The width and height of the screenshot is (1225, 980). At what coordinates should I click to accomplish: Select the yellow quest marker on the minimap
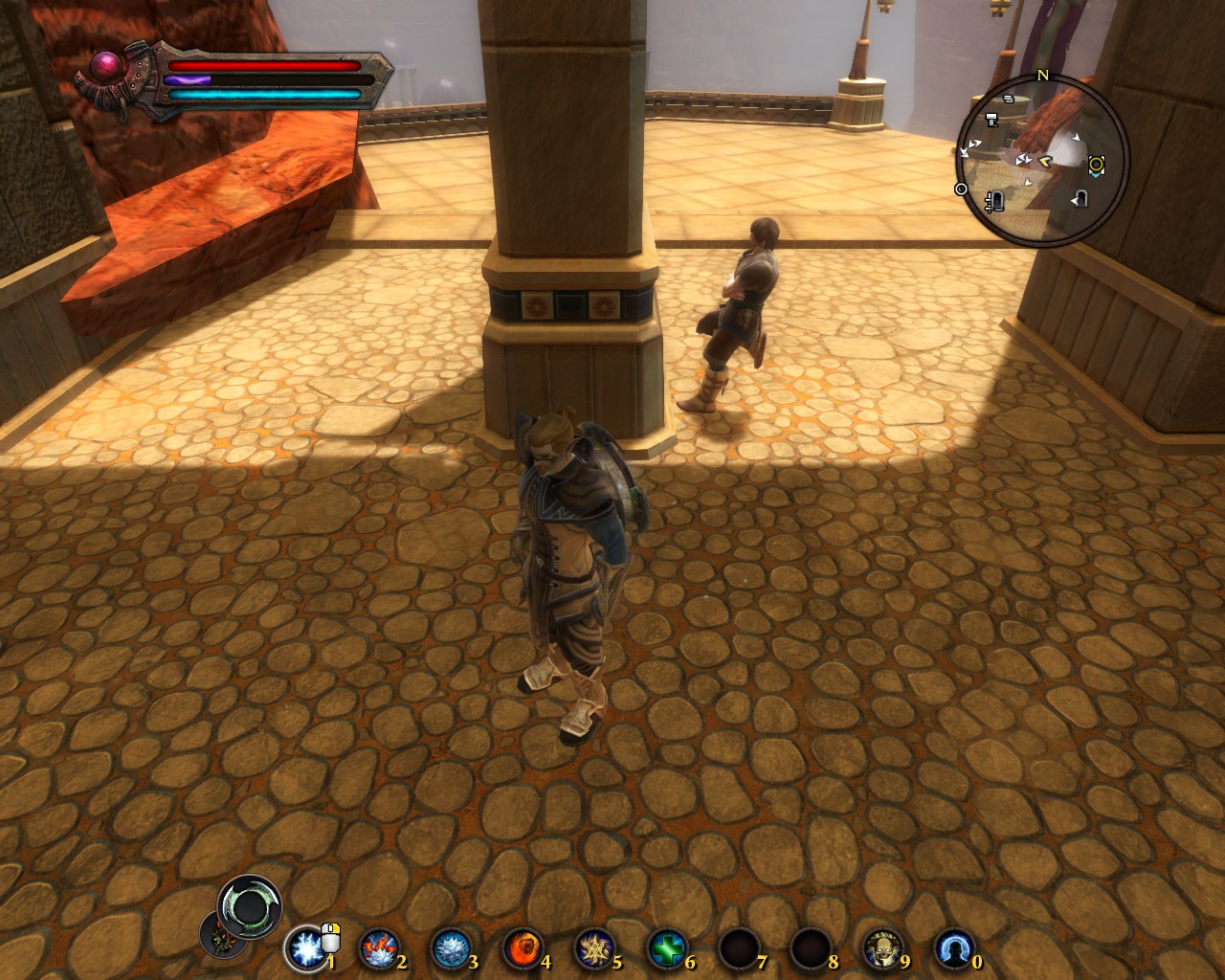click(1096, 165)
